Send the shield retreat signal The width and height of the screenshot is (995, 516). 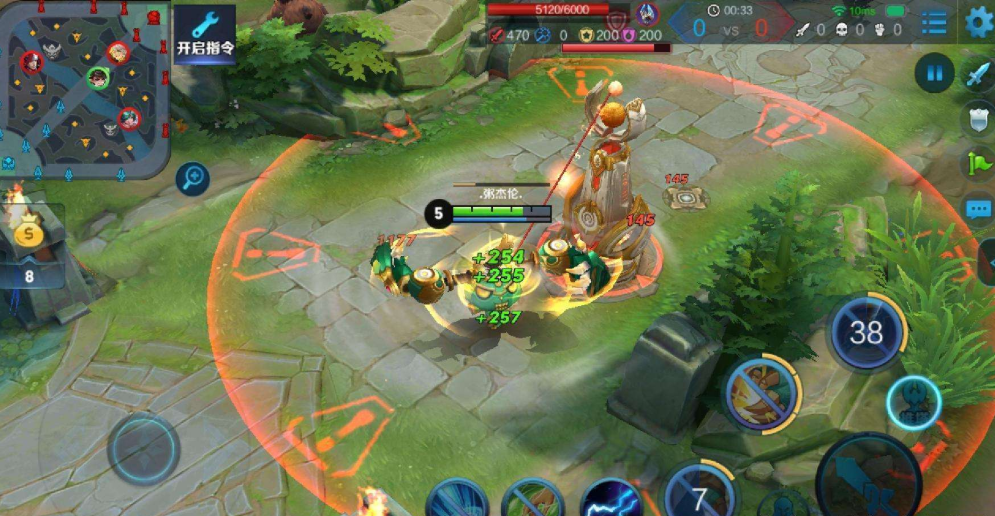(x=977, y=118)
